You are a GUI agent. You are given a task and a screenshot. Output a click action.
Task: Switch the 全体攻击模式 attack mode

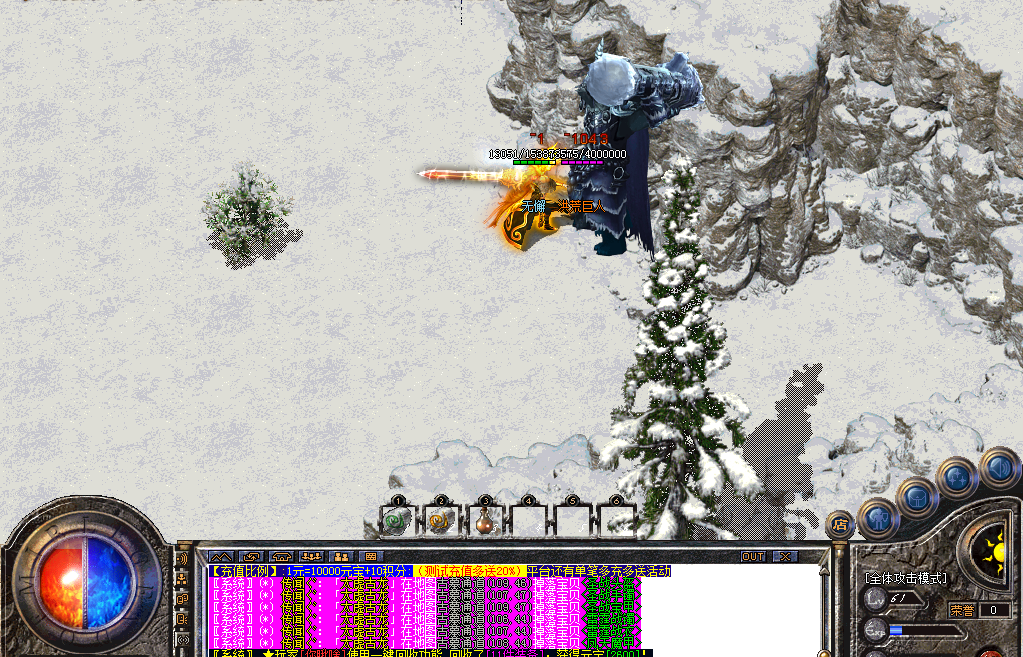tap(906, 577)
